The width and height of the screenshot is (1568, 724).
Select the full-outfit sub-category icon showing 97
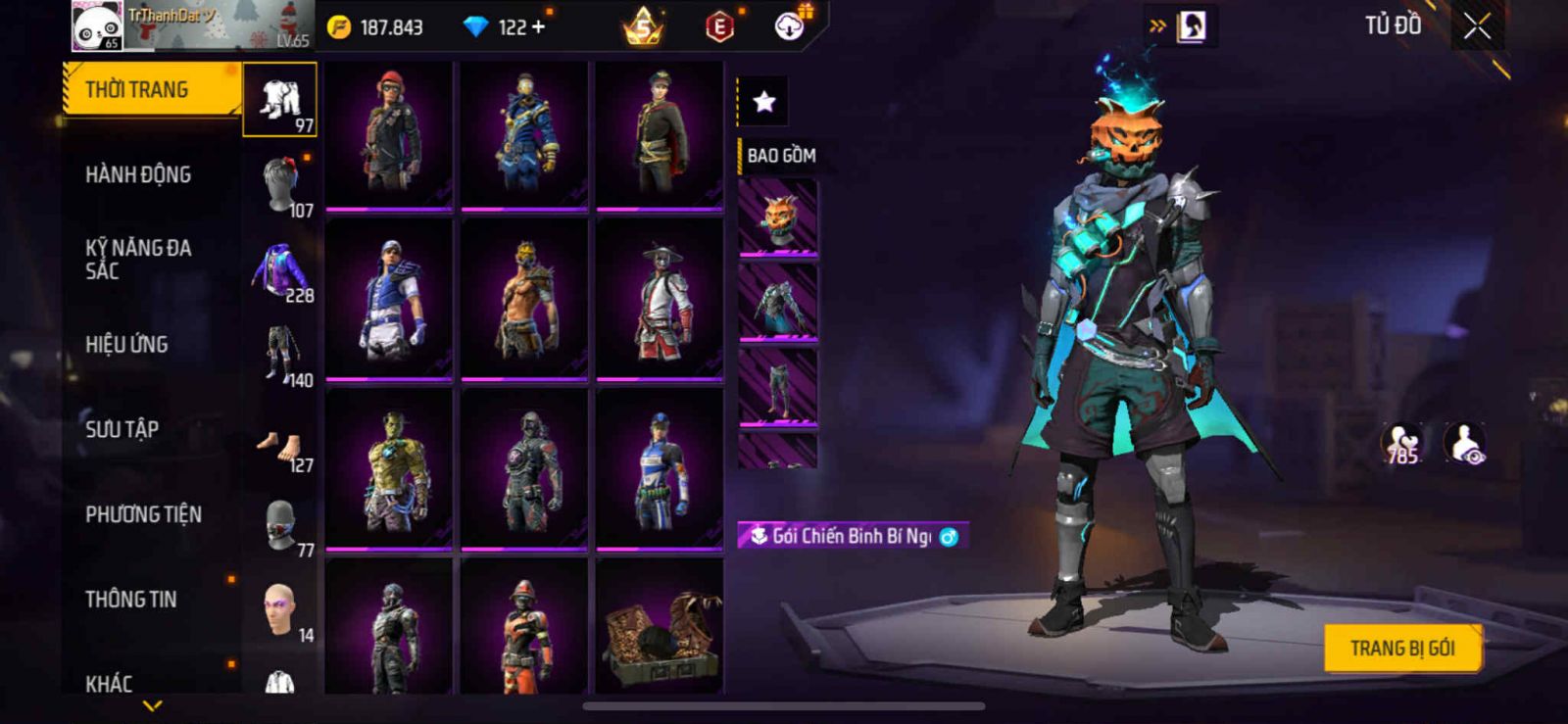[x=280, y=100]
